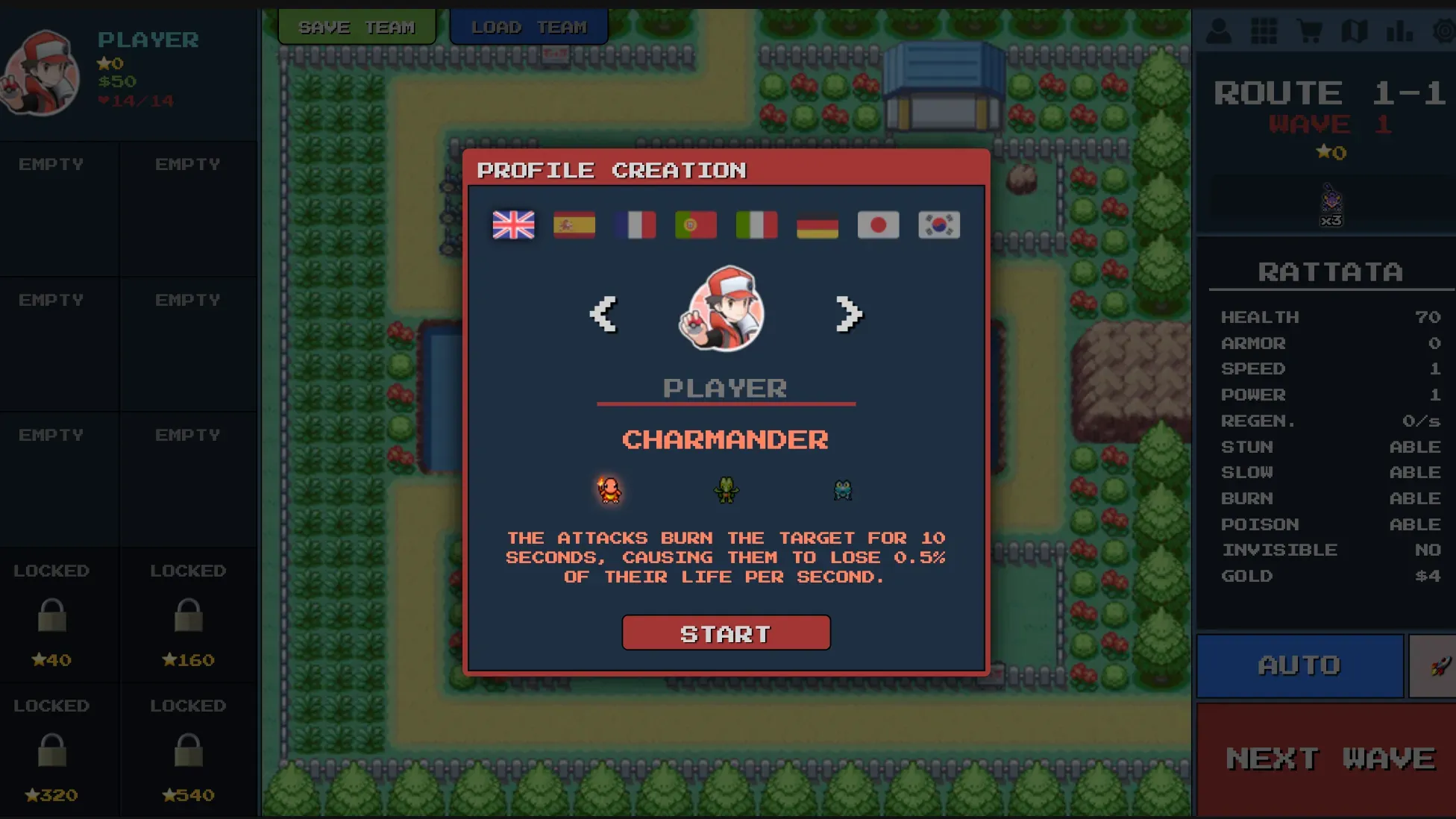Switch language to German flag
The width and height of the screenshot is (1456, 819).
pos(816,225)
